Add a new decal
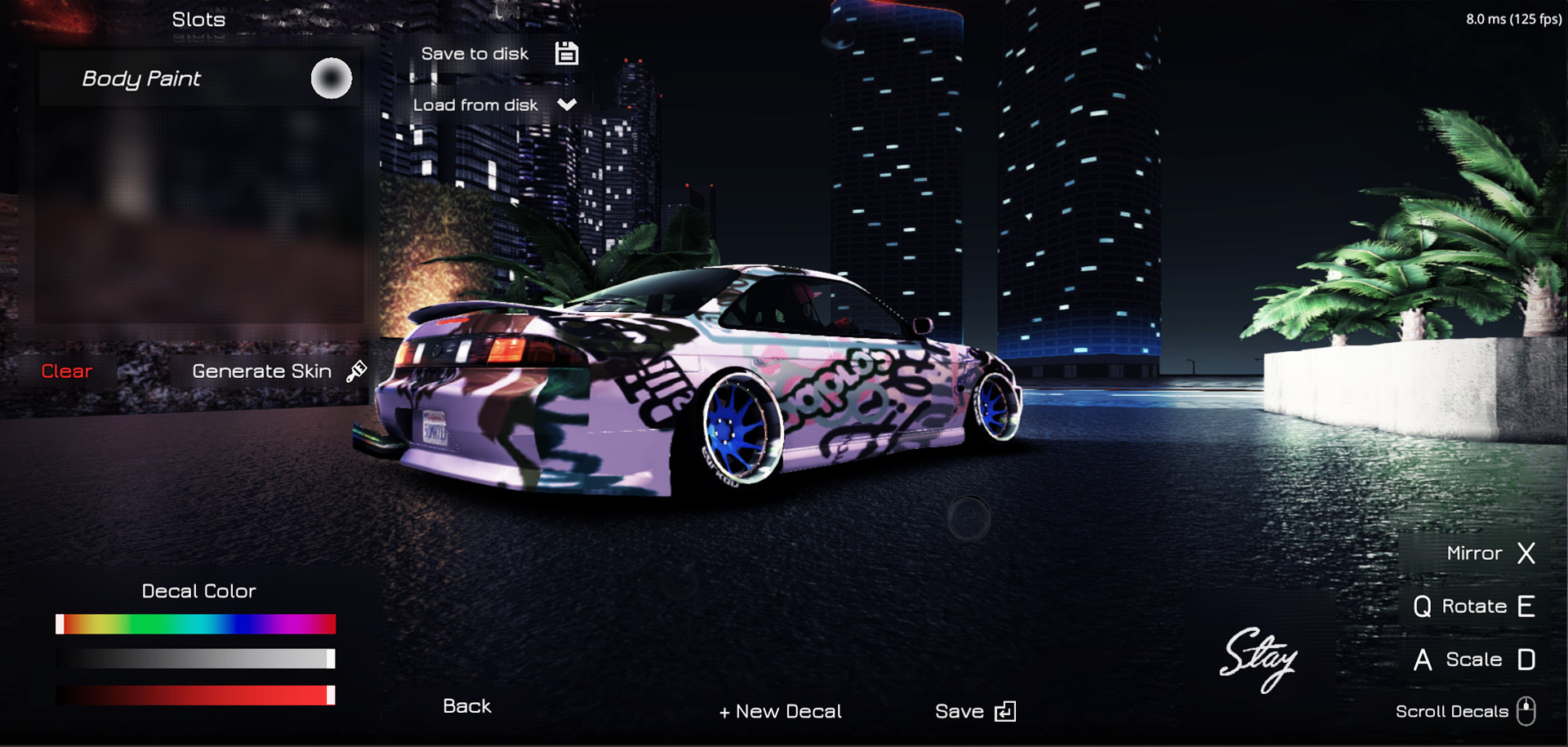The image size is (1568, 747). pyautogui.click(x=780, y=712)
